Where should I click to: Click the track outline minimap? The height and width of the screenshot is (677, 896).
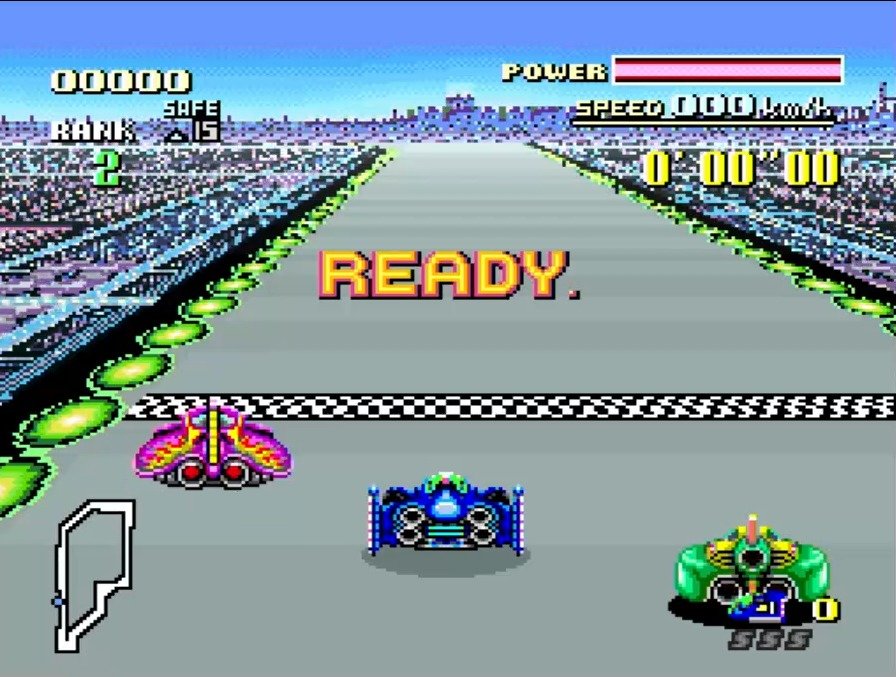(x=93, y=575)
